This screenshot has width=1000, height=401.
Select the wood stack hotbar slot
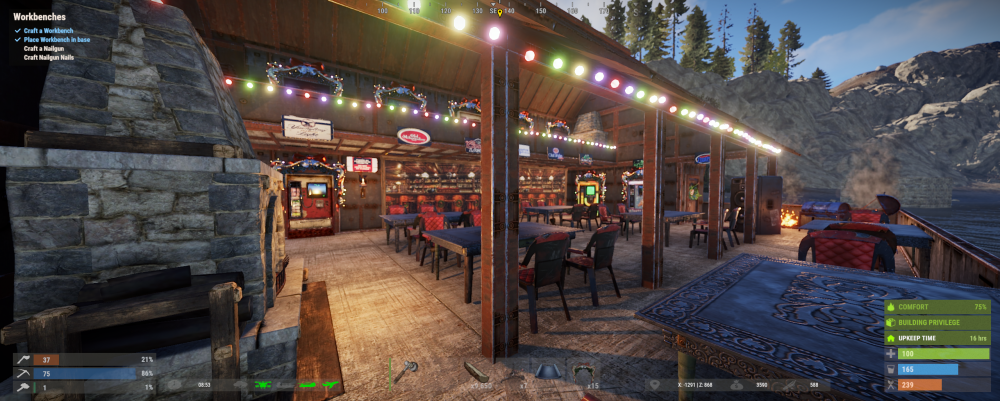(x=478, y=372)
